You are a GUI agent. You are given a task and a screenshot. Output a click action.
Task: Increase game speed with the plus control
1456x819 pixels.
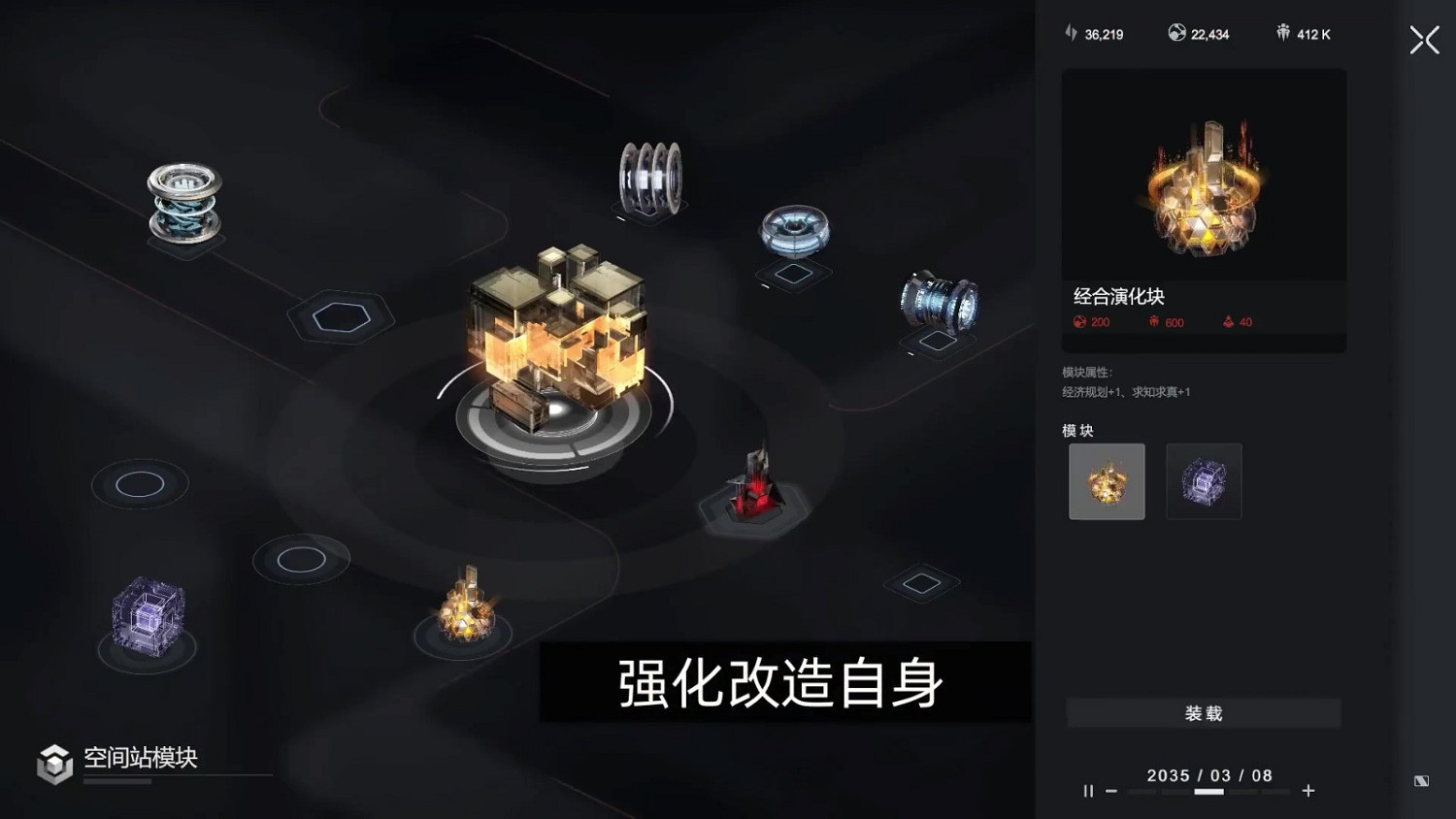coord(1306,790)
